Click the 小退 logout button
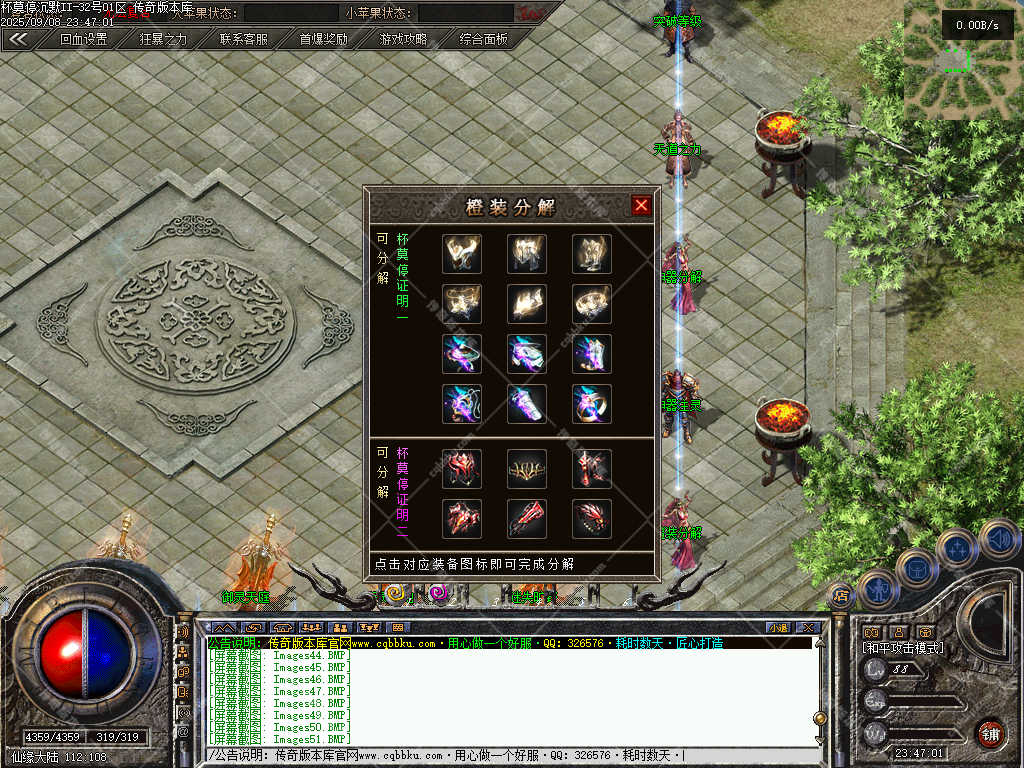 click(777, 628)
